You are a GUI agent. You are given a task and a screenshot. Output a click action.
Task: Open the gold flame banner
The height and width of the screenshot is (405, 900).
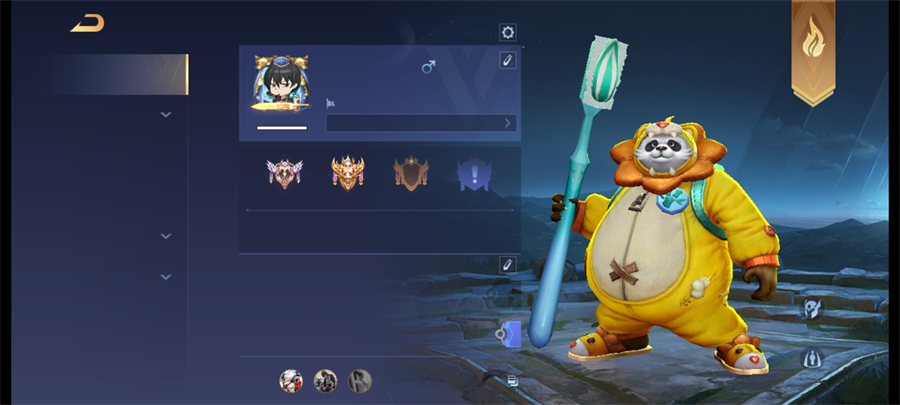pos(813,49)
